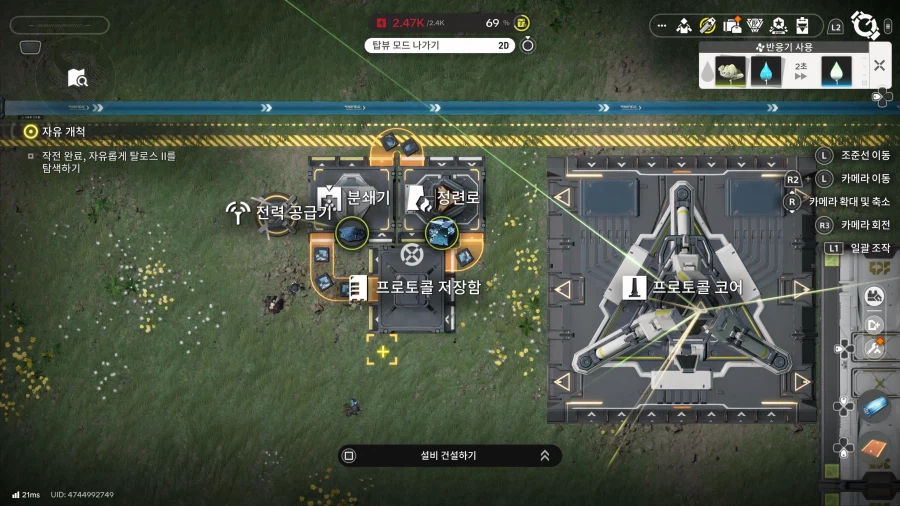
Task: Select the 자유 개척 objective tracker
Action: [62, 131]
